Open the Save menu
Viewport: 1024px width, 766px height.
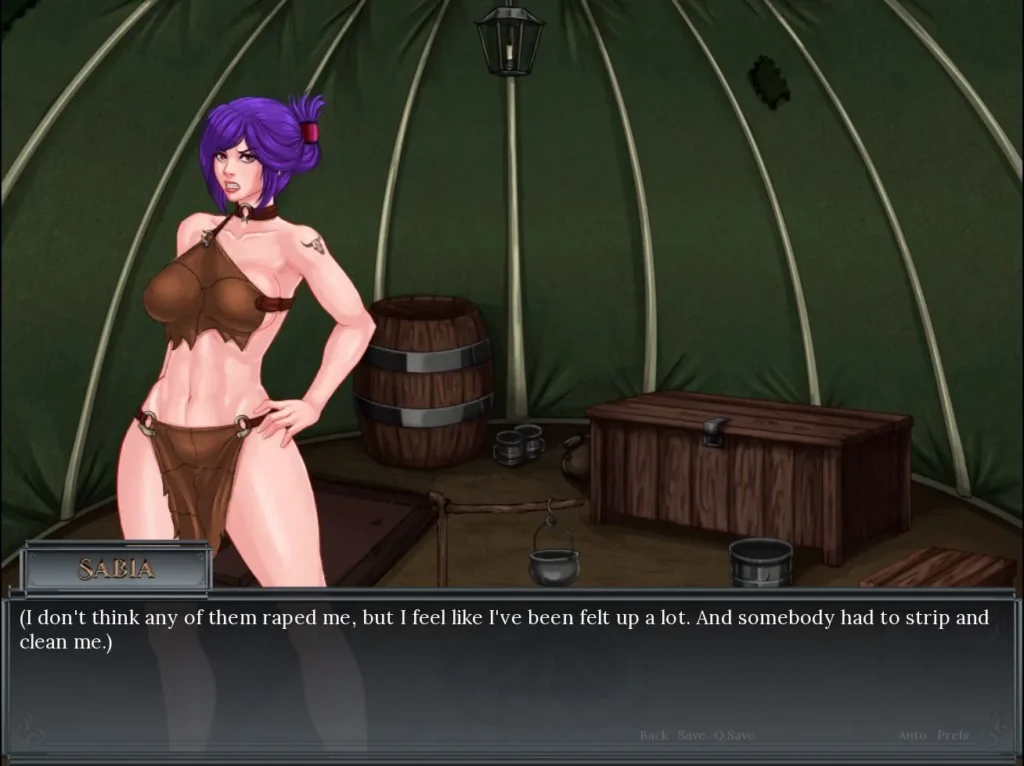coord(691,735)
